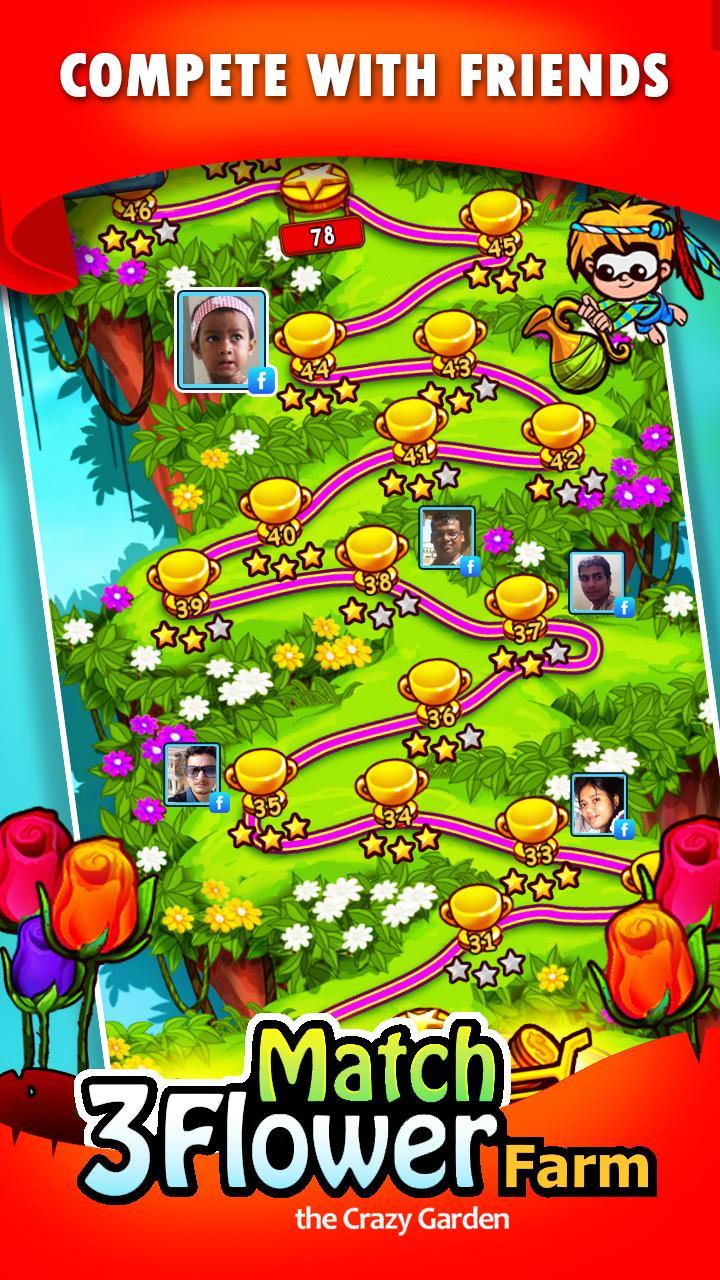Select level 45 trophy node
This screenshot has height=1280, width=720.
(499, 220)
